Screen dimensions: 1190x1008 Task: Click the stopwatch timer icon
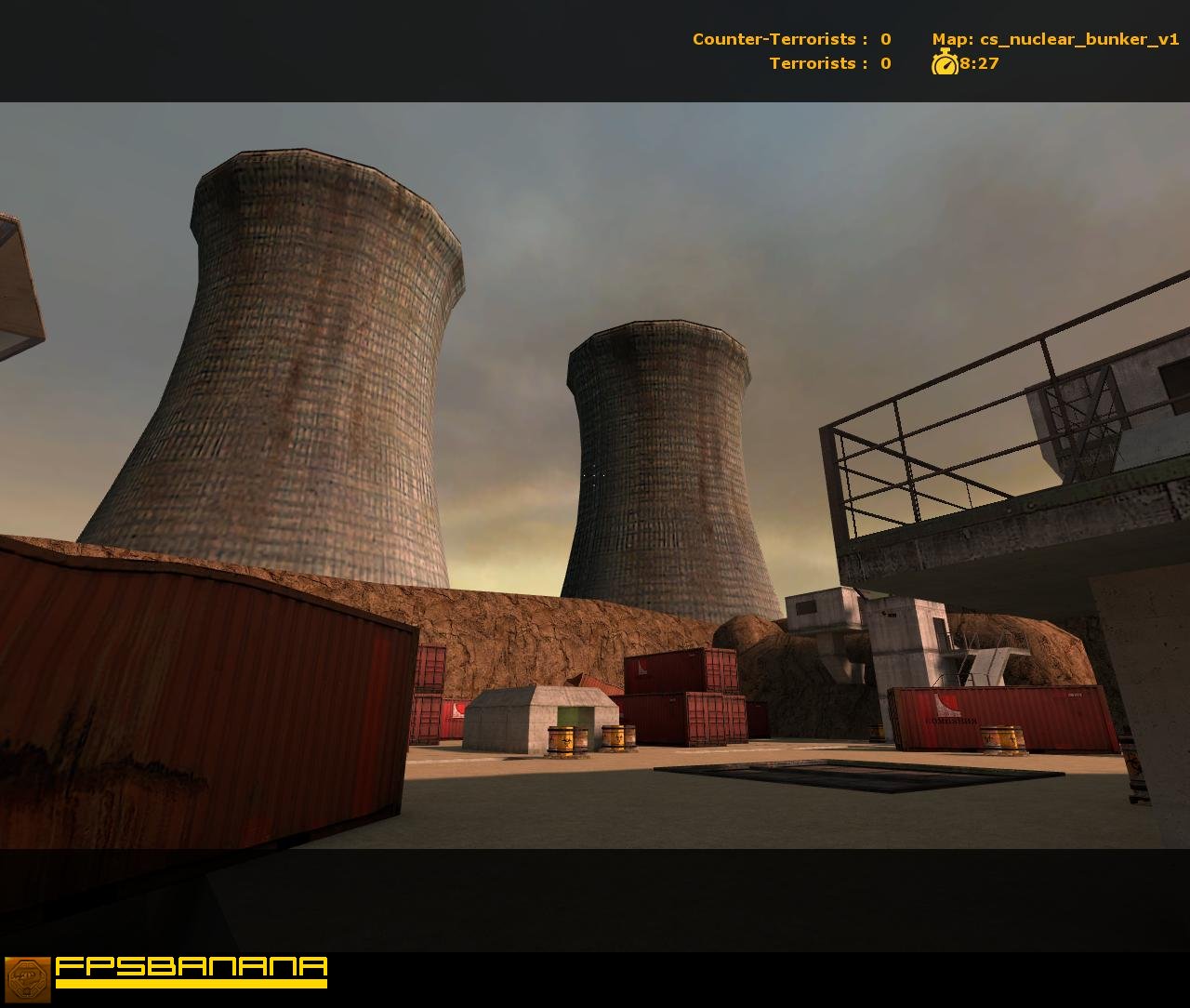(945, 64)
